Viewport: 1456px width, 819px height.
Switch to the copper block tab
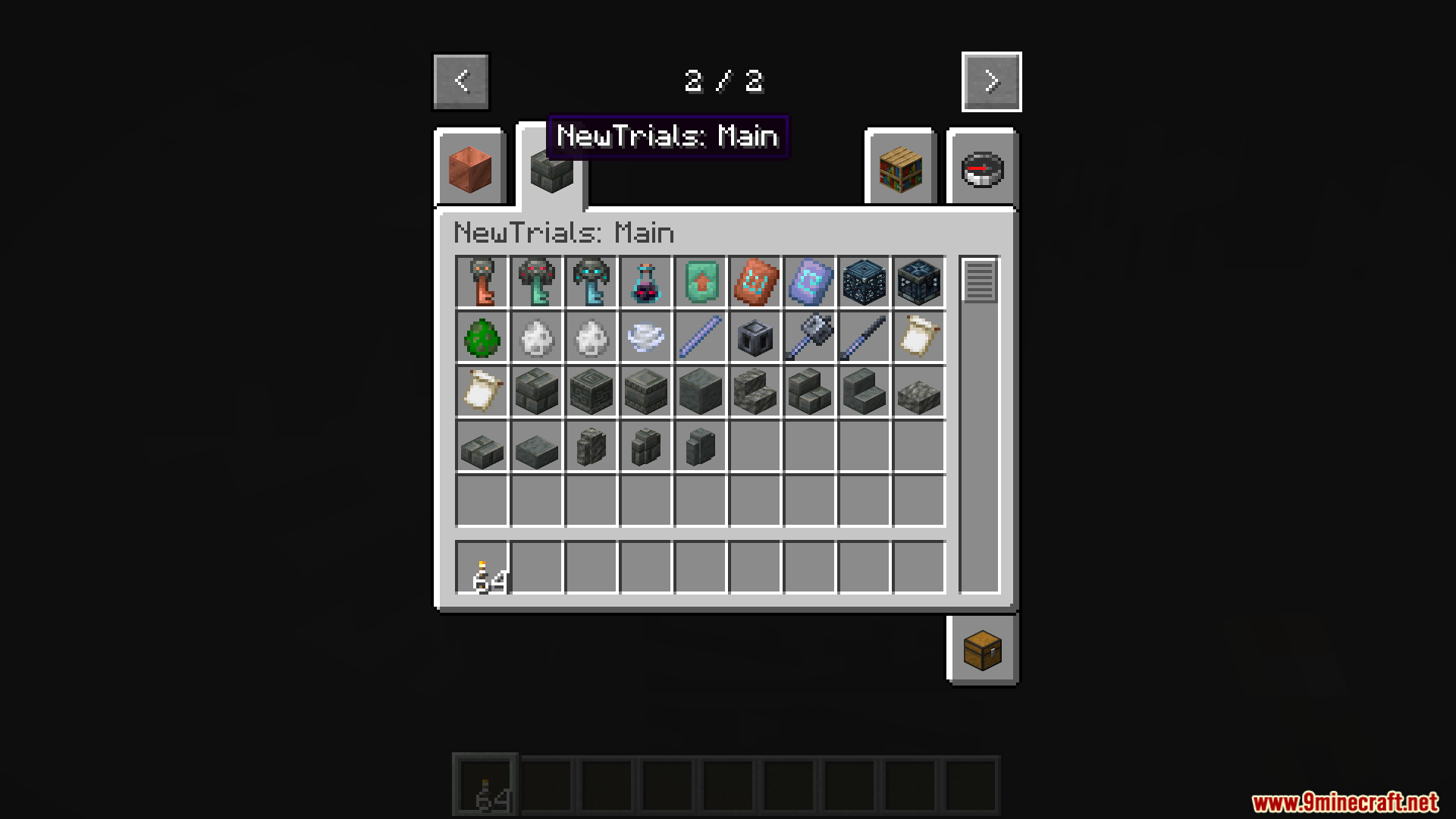(x=469, y=167)
